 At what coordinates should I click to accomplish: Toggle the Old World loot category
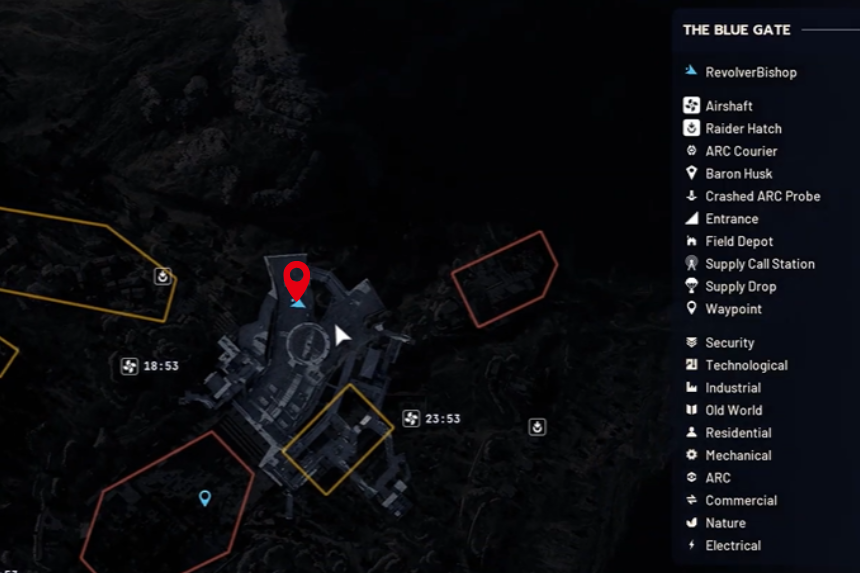(733, 411)
